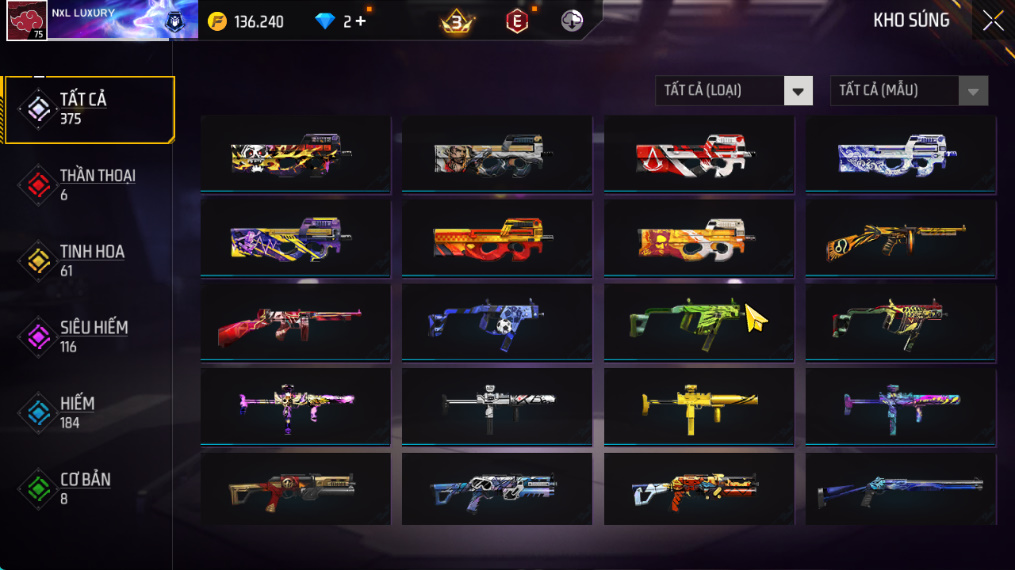Choose the blue gun with soccer ball

(x=496, y=321)
